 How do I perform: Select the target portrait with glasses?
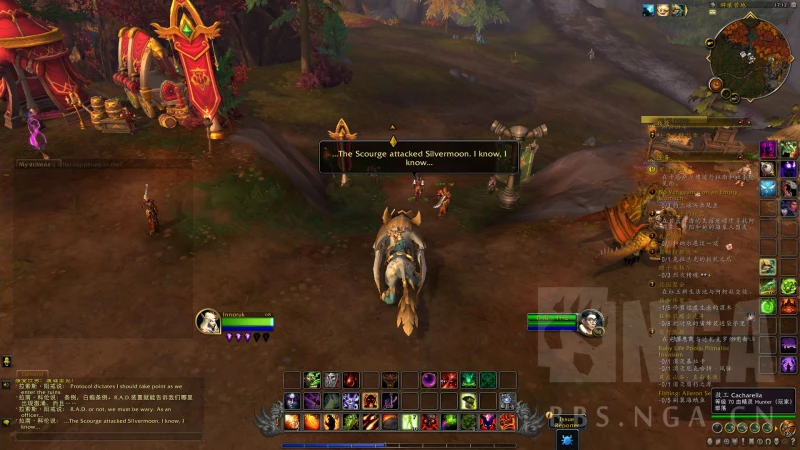591,322
